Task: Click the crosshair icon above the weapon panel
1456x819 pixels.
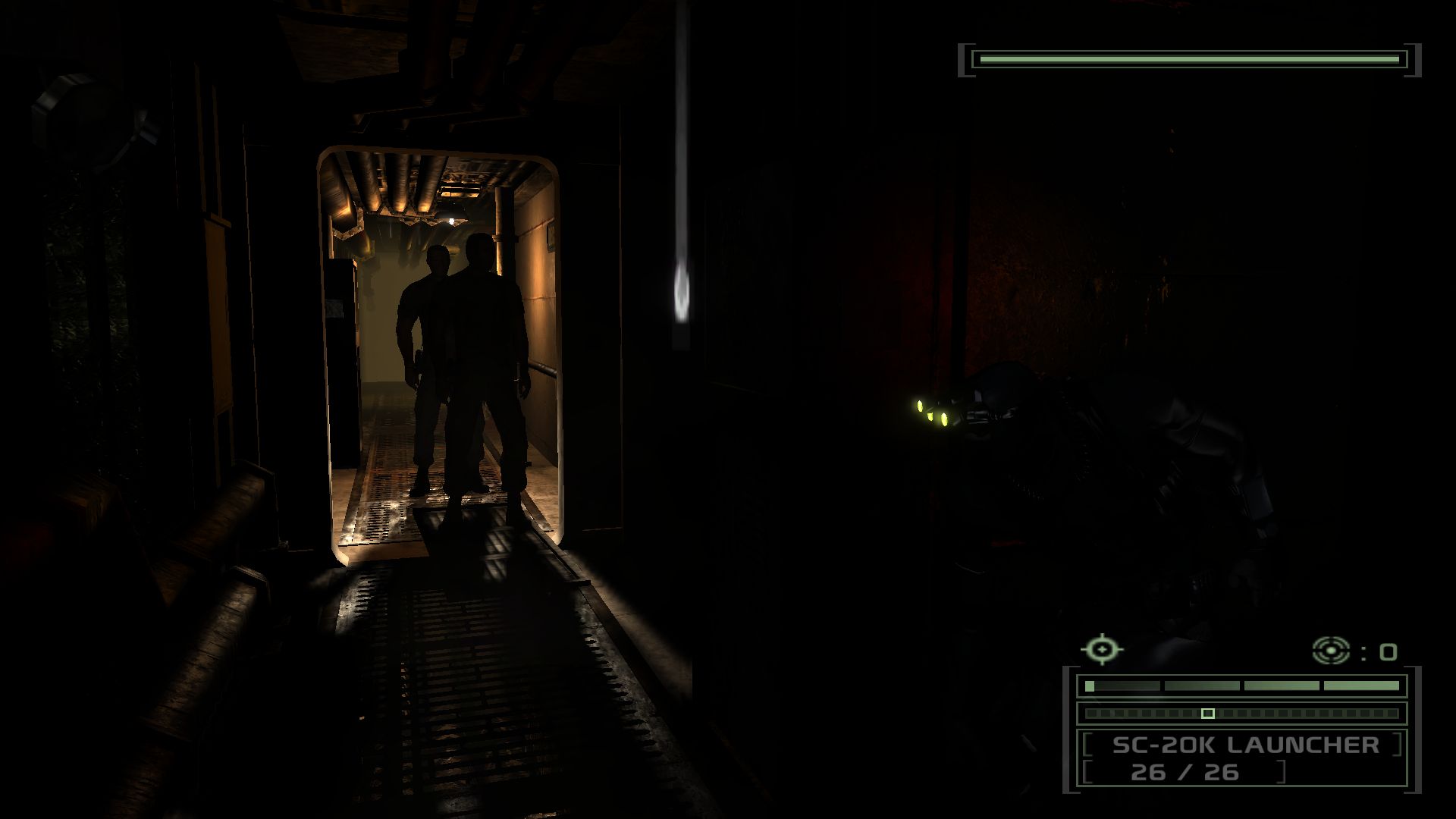Action: pos(1102,650)
